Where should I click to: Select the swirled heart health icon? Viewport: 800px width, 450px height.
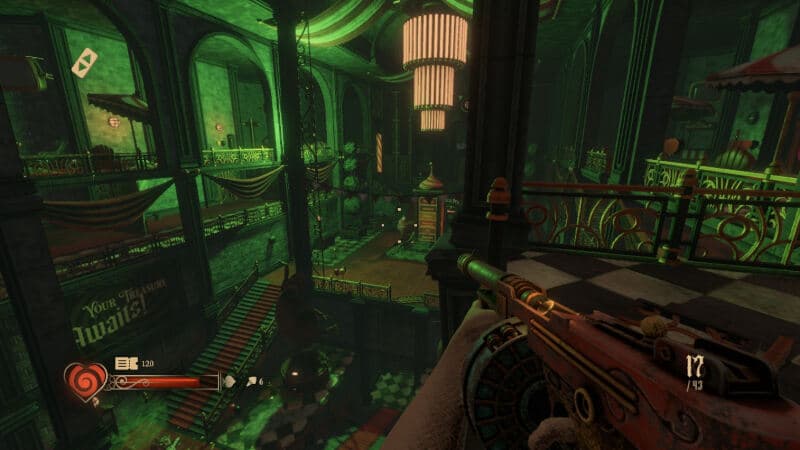tap(84, 381)
